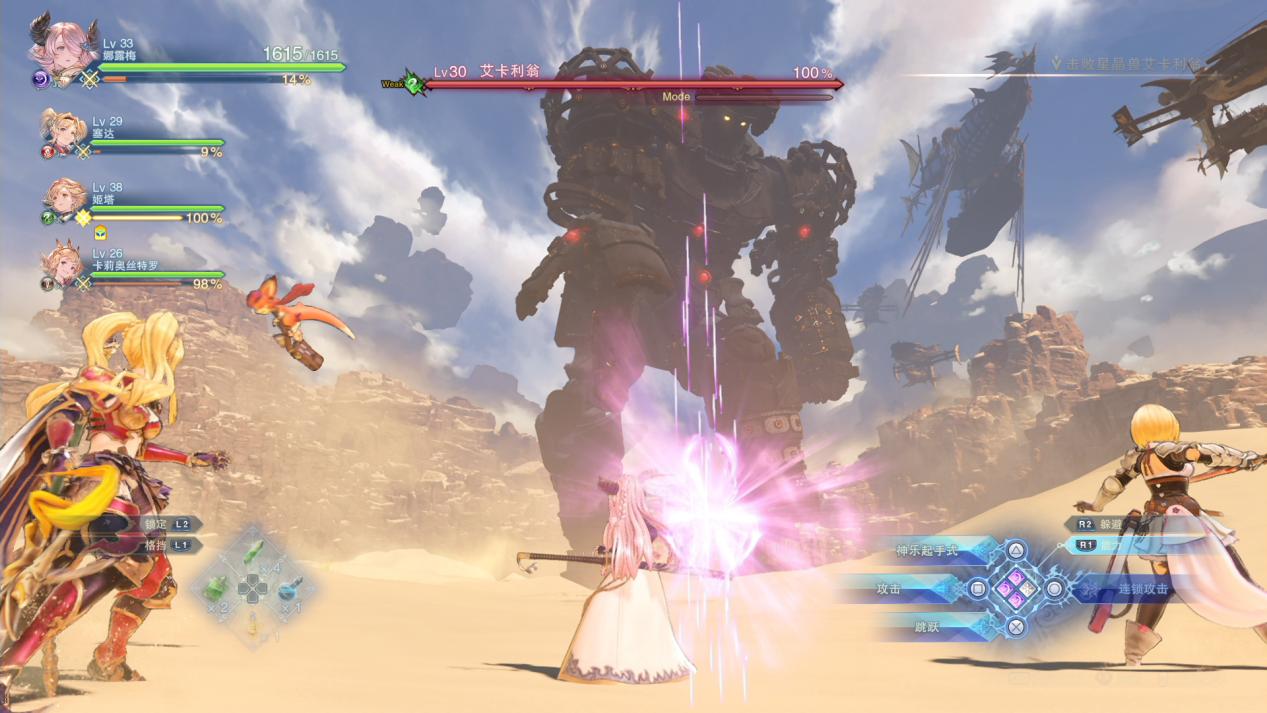Open the skill diamond with purple icons
Screen dimensions: 1267x713
tap(1016, 589)
